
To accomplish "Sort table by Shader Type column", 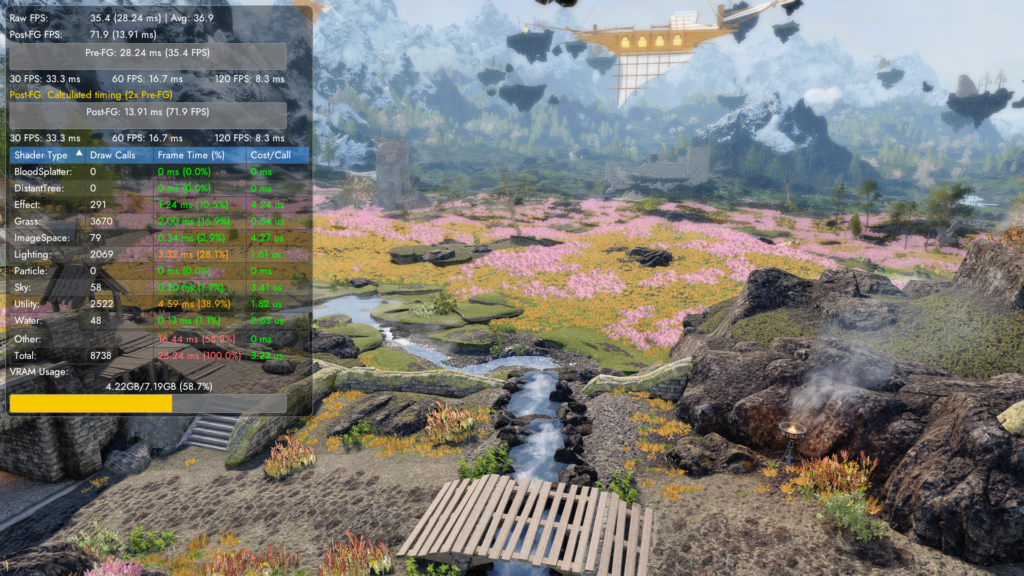I will coord(41,155).
